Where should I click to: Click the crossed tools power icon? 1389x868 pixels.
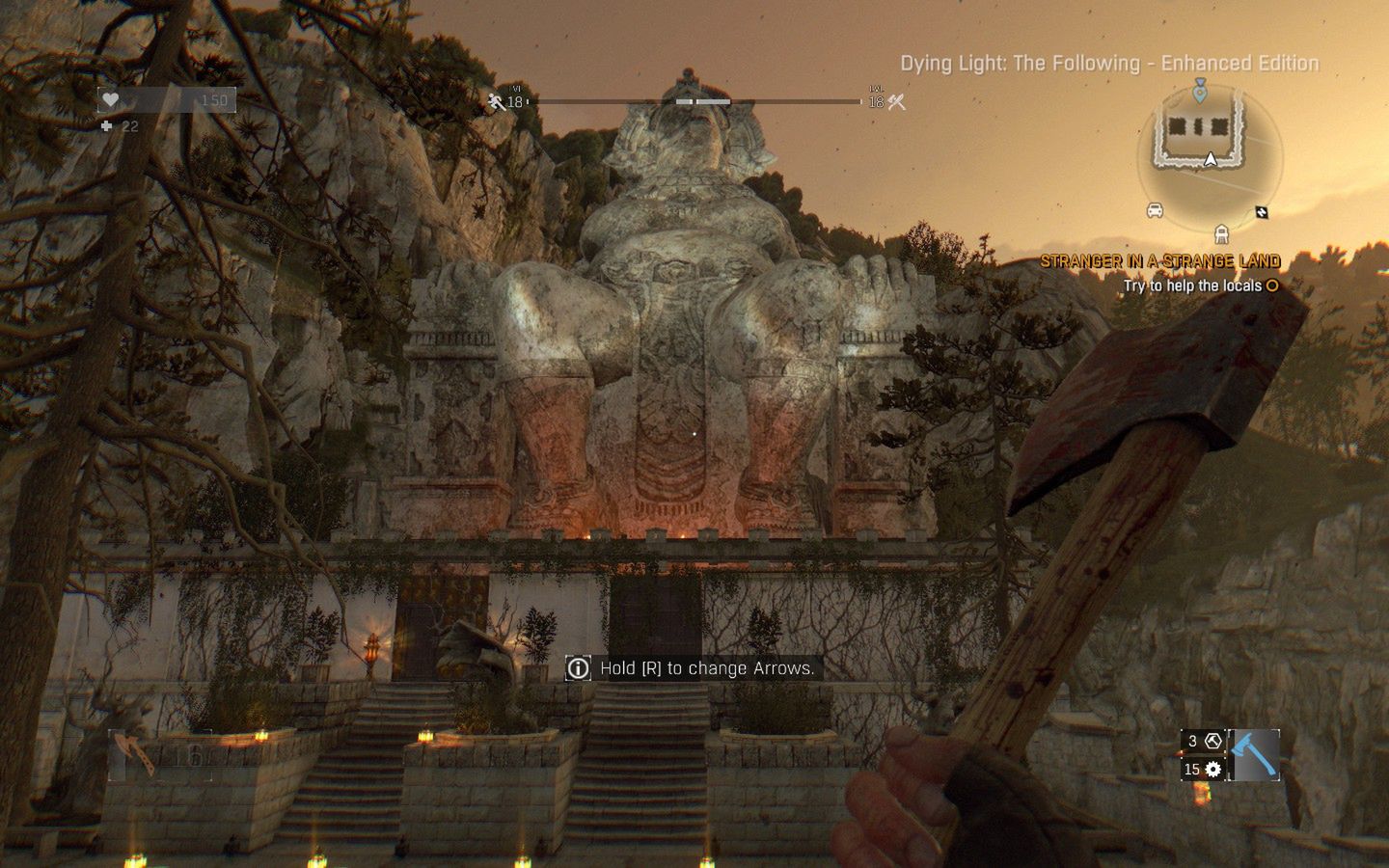point(897,101)
